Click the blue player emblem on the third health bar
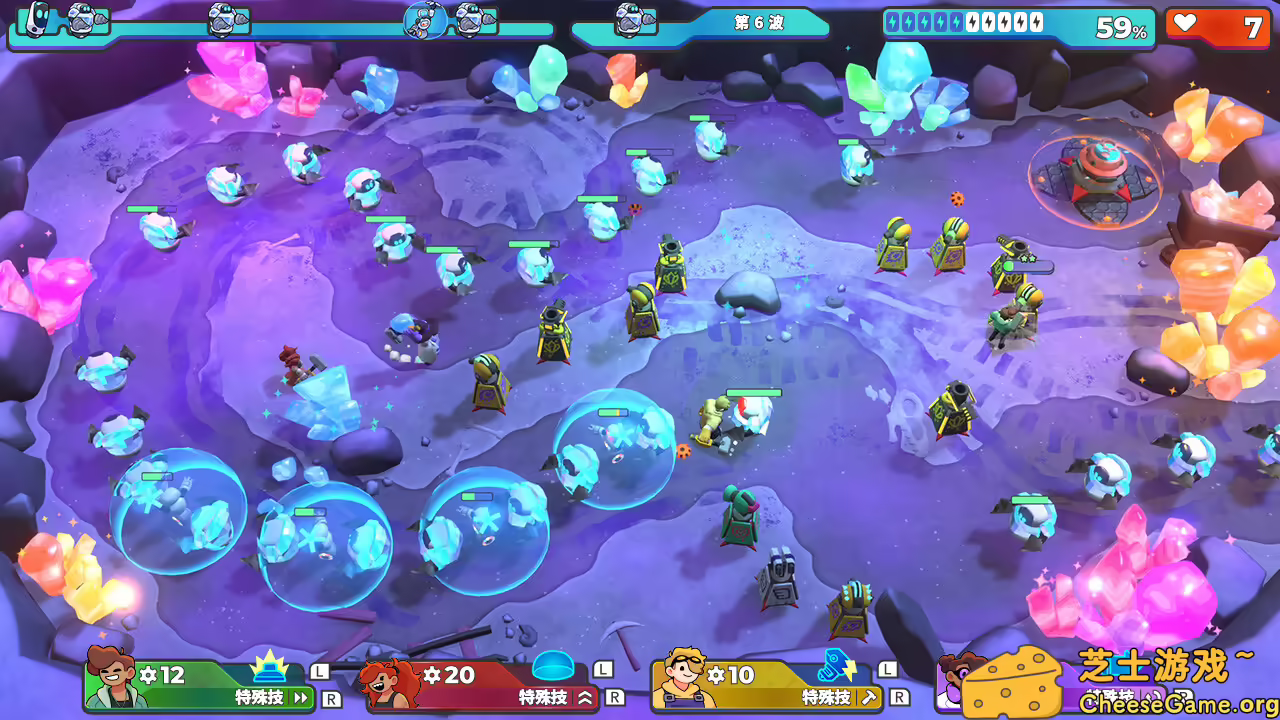Viewport: 1280px width, 720px height. pos(424,20)
